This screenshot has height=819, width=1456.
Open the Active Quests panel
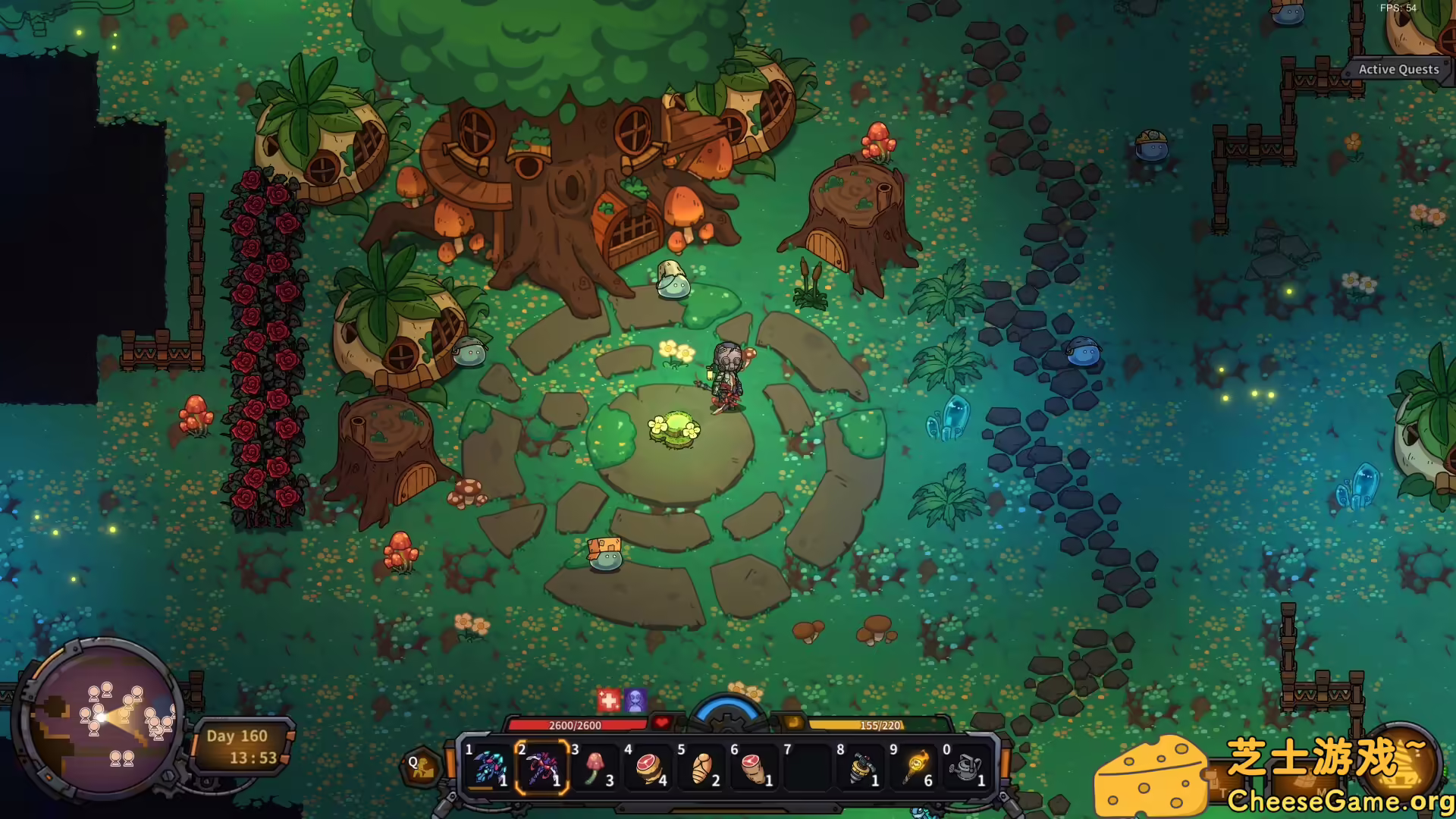(1398, 70)
